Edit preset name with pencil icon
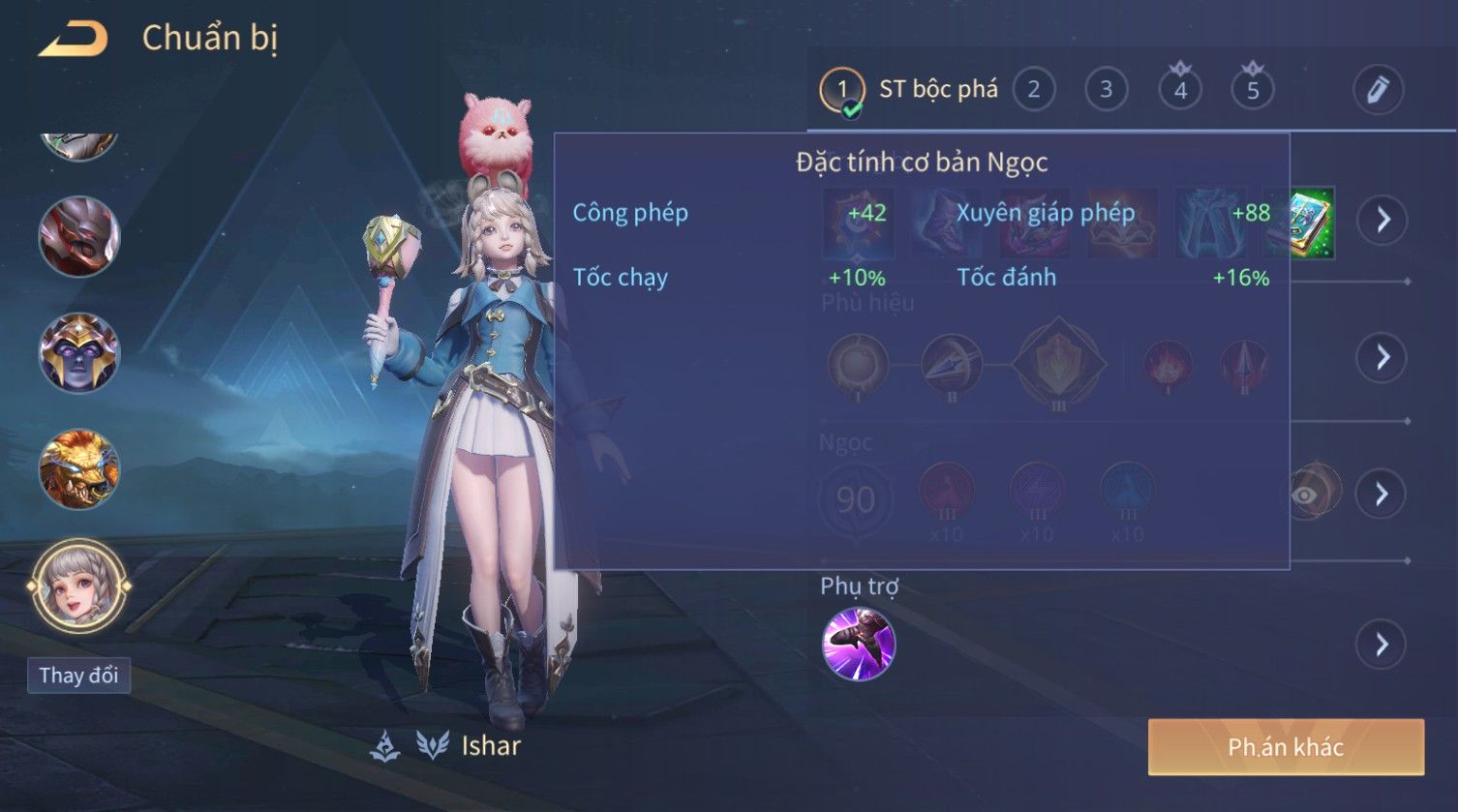Viewport: 1458px width, 812px height. coord(1378,90)
